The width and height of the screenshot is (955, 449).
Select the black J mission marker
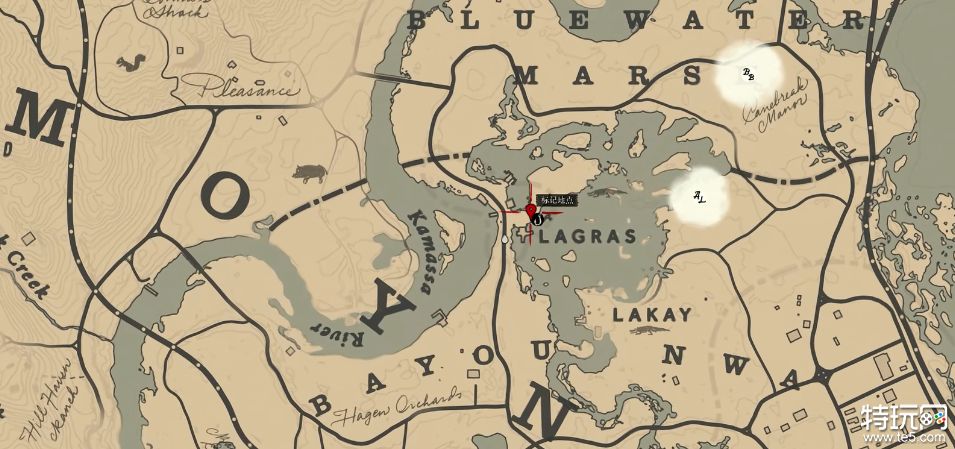coord(537,218)
